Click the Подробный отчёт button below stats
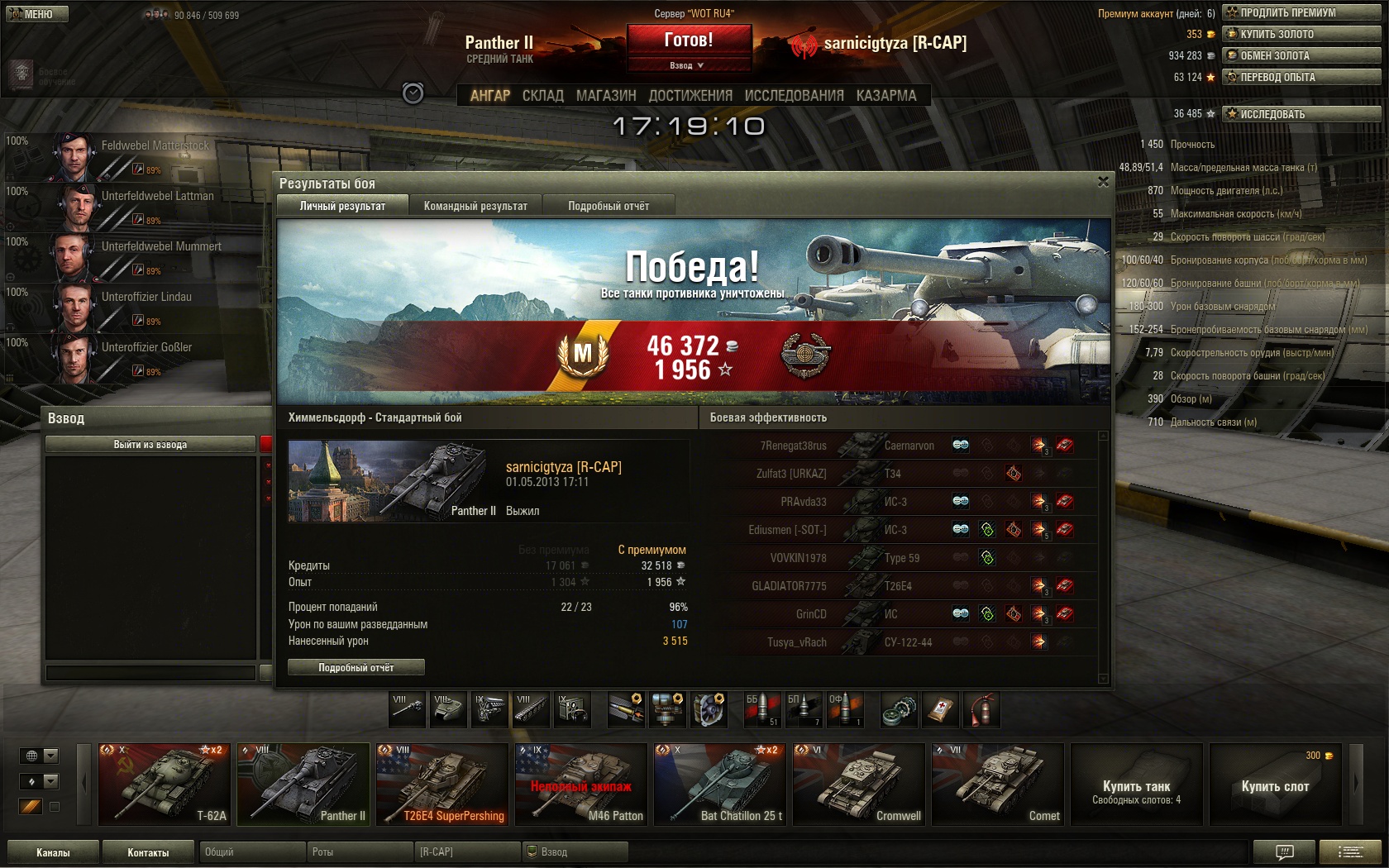1389x868 pixels. (x=356, y=667)
